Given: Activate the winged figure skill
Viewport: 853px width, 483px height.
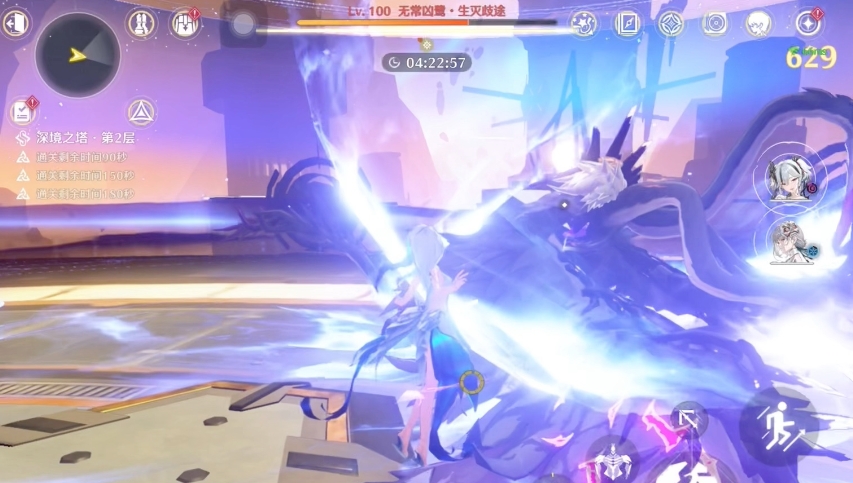Looking at the screenshot, I should (x=613, y=463).
